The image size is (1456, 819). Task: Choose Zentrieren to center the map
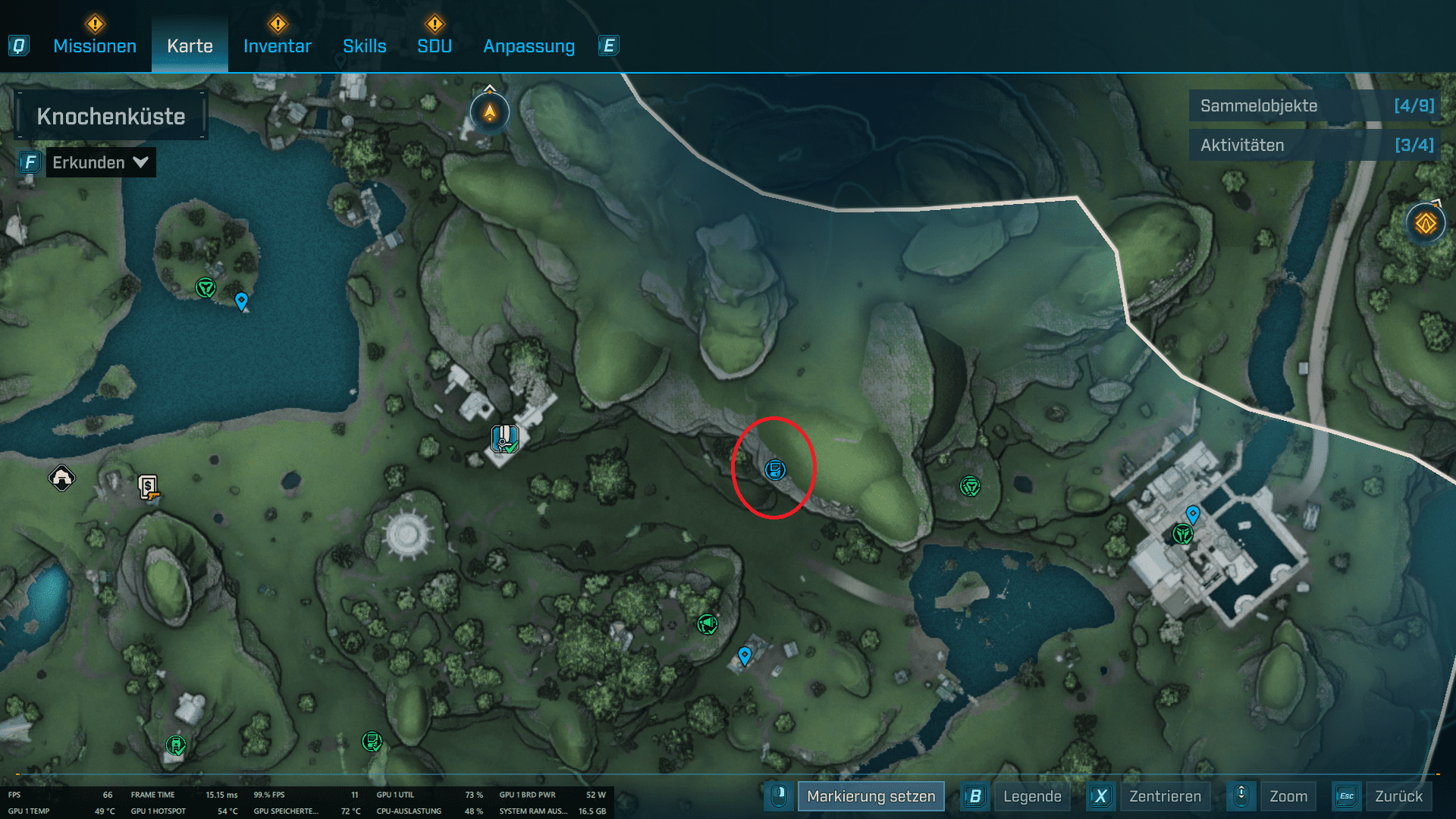click(x=1165, y=796)
